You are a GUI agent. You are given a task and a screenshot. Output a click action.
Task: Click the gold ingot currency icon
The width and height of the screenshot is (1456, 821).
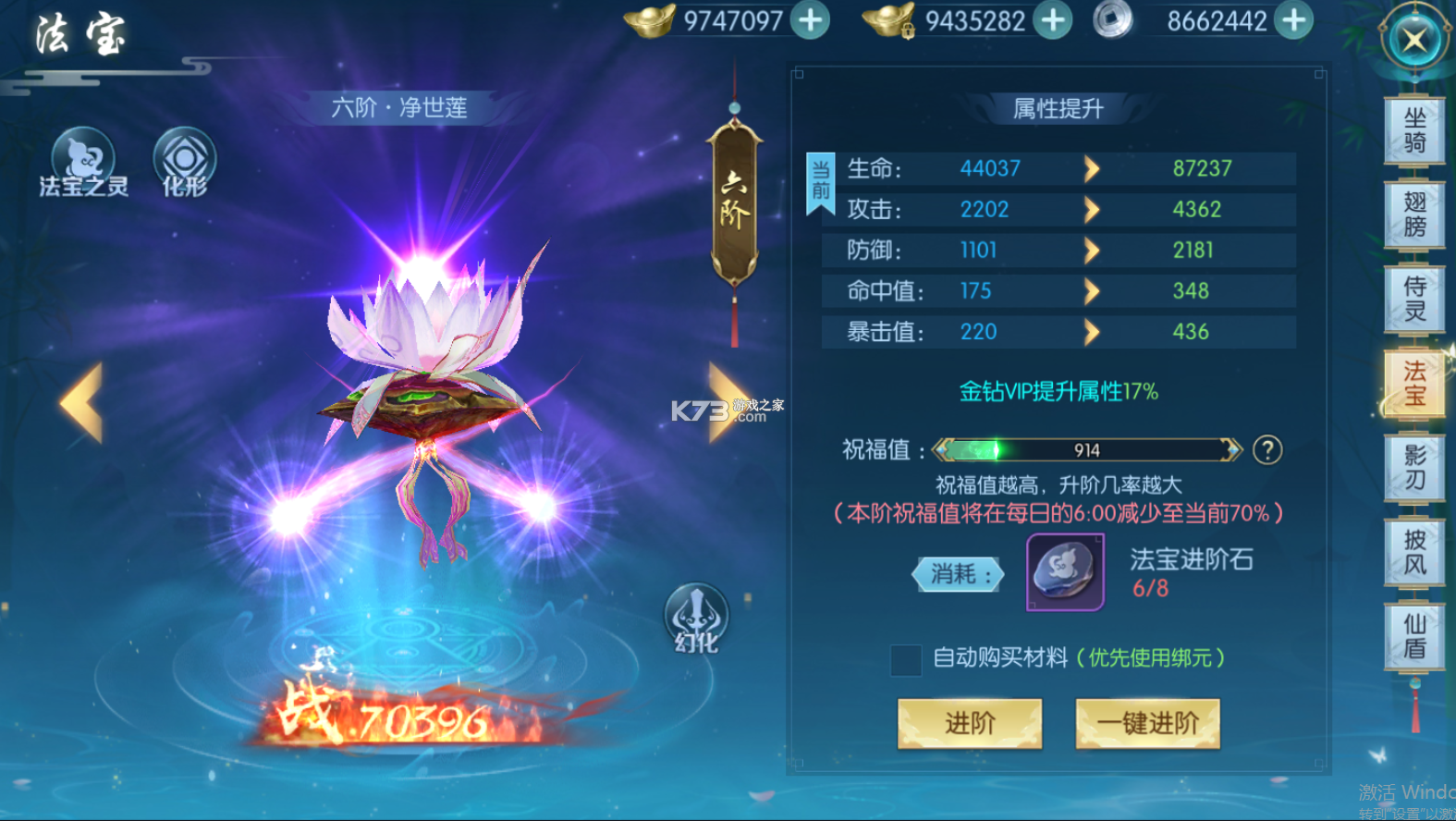coord(650,19)
